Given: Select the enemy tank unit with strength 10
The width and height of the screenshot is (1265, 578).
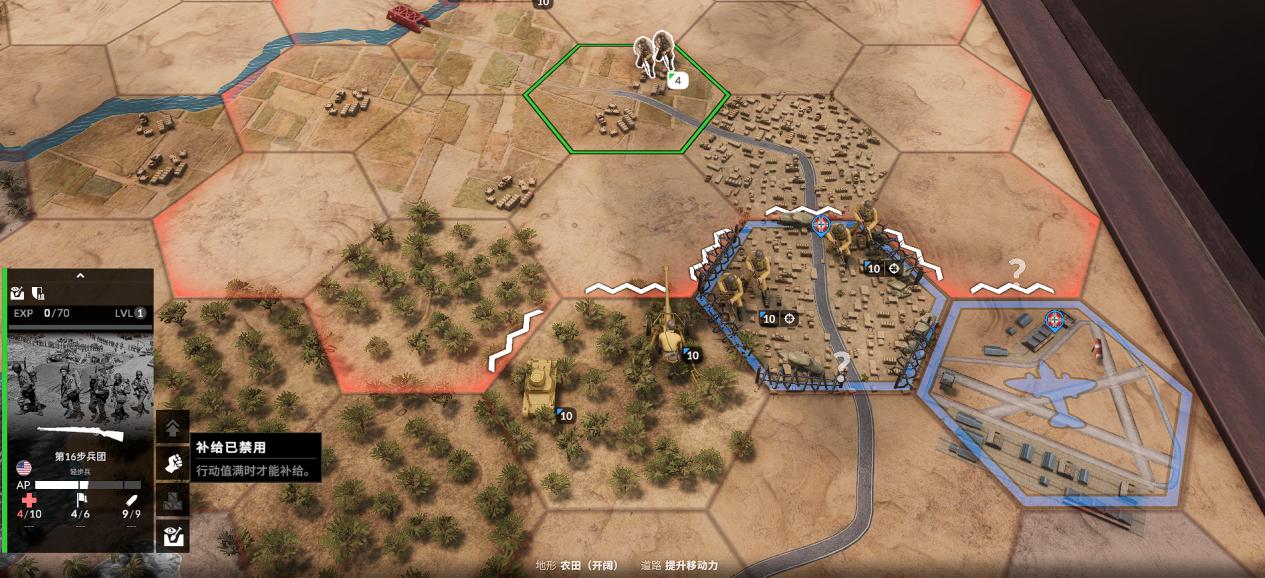Looking at the screenshot, I should [x=540, y=385].
